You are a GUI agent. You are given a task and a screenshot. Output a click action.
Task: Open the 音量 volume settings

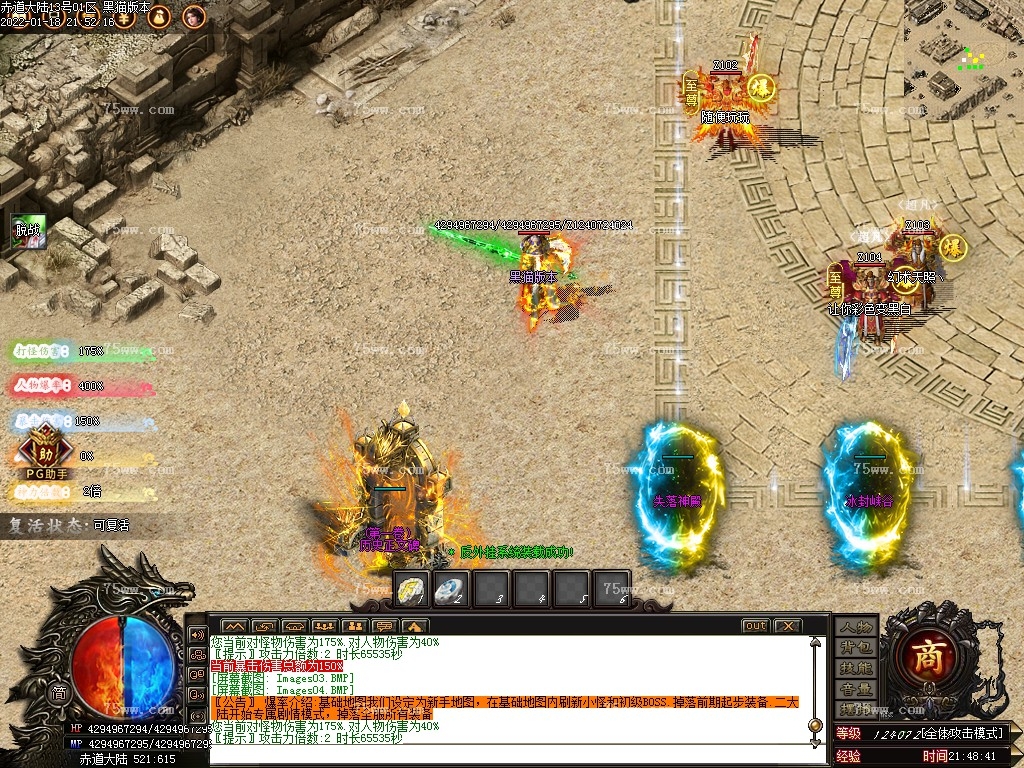856,689
